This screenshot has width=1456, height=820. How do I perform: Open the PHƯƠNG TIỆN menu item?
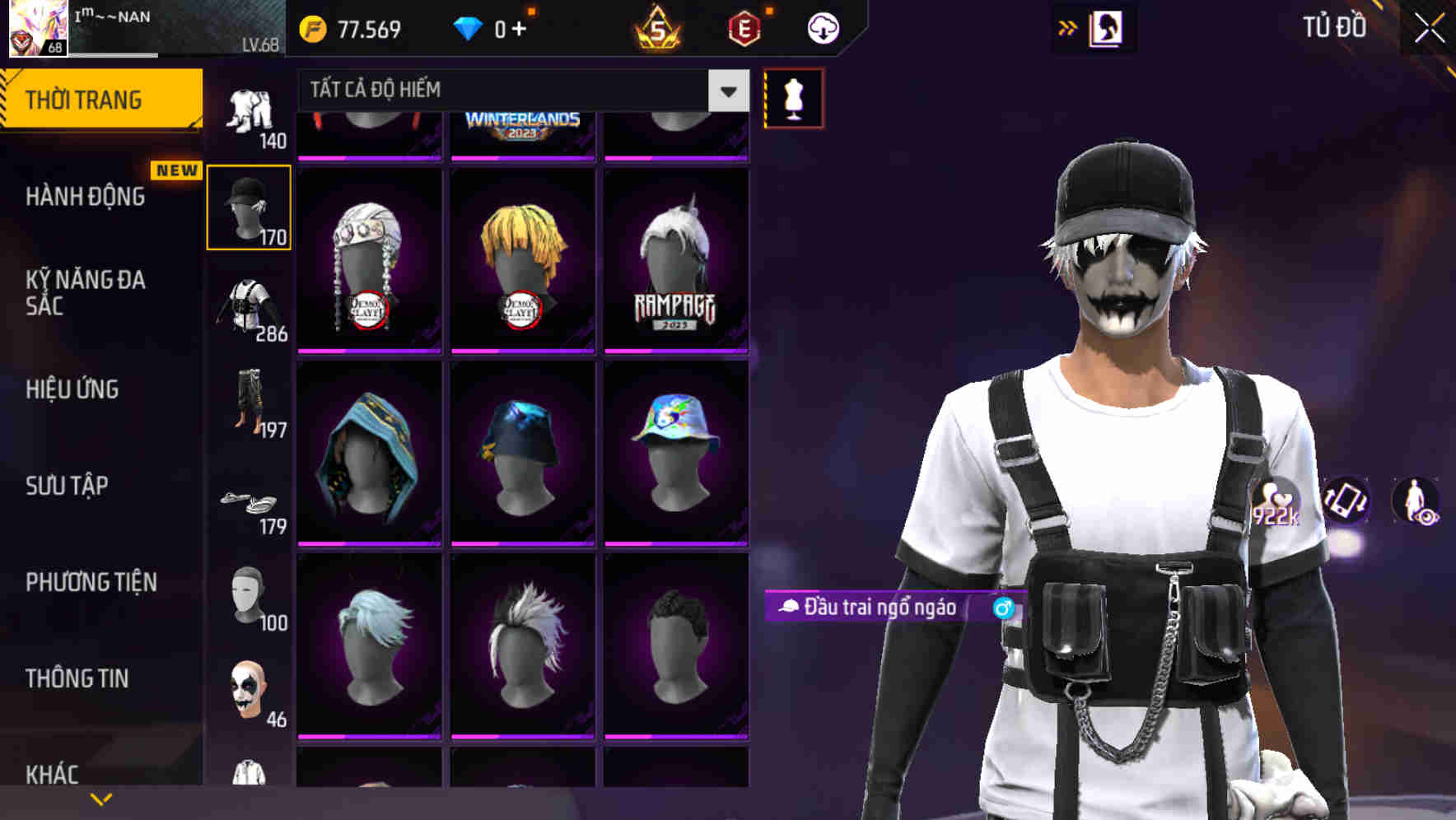[91, 581]
